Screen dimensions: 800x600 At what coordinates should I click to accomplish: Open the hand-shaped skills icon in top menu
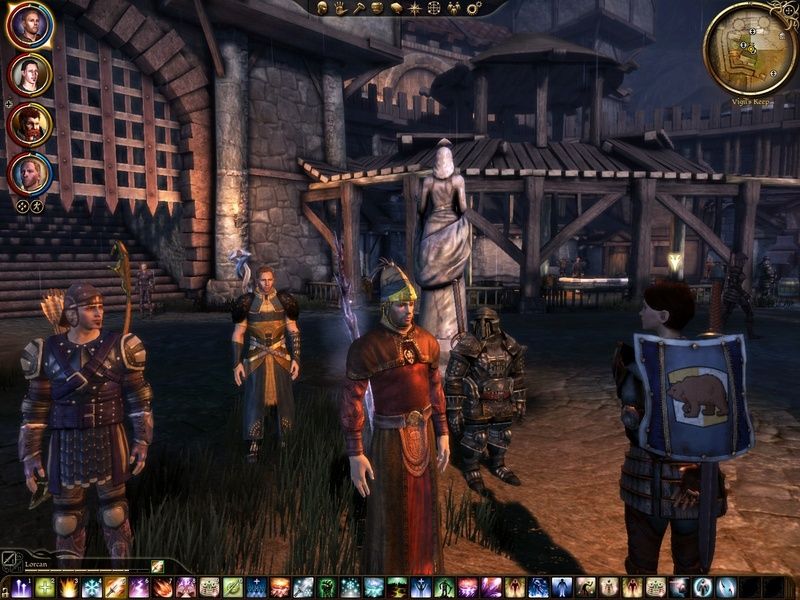(x=340, y=8)
